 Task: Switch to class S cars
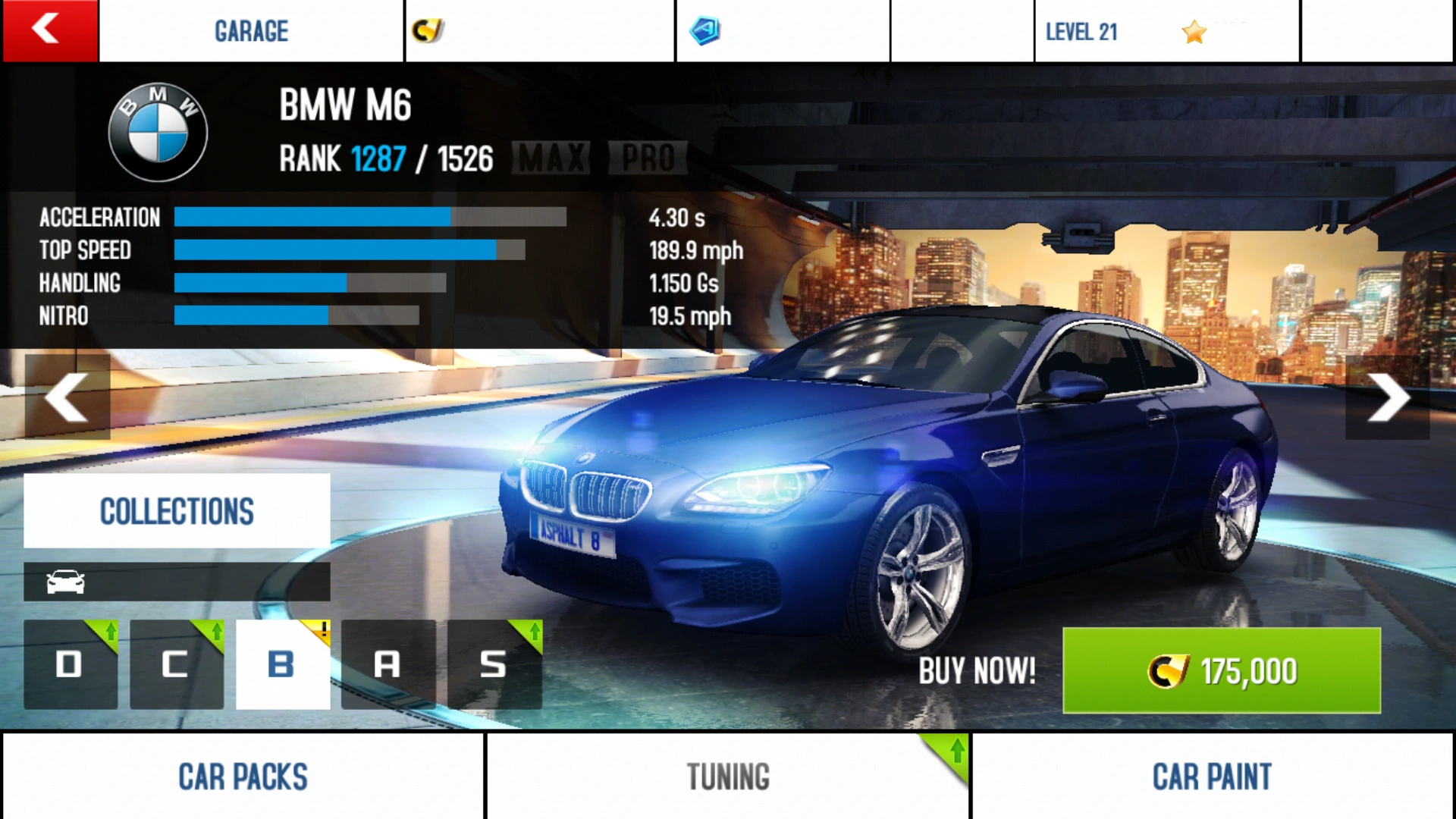(x=494, y=664)
